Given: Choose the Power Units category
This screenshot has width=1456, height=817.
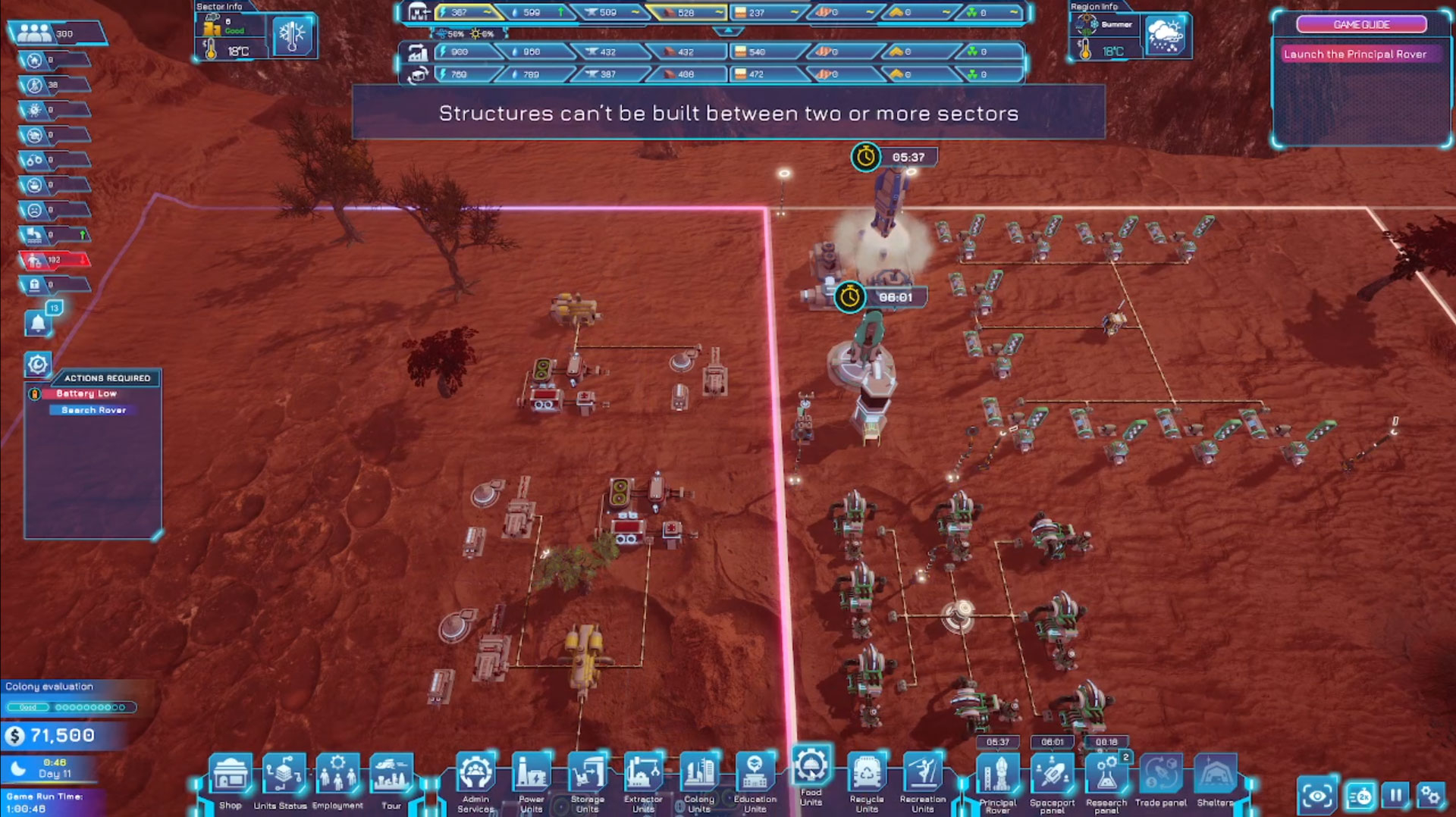Looking at the screenshot, I should (x=532, y=776).
